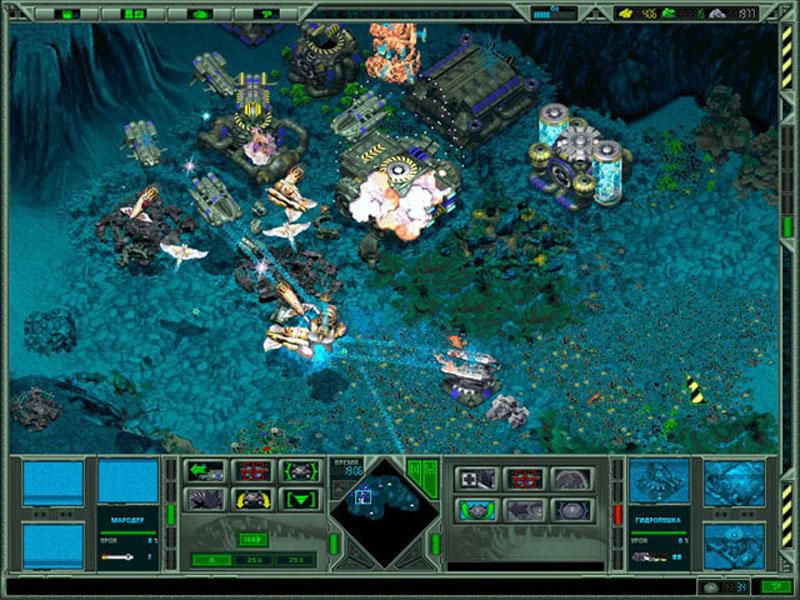
Task: Choose the red target icon on right panel
Action: pyautogui.click(x=524, y=479)
